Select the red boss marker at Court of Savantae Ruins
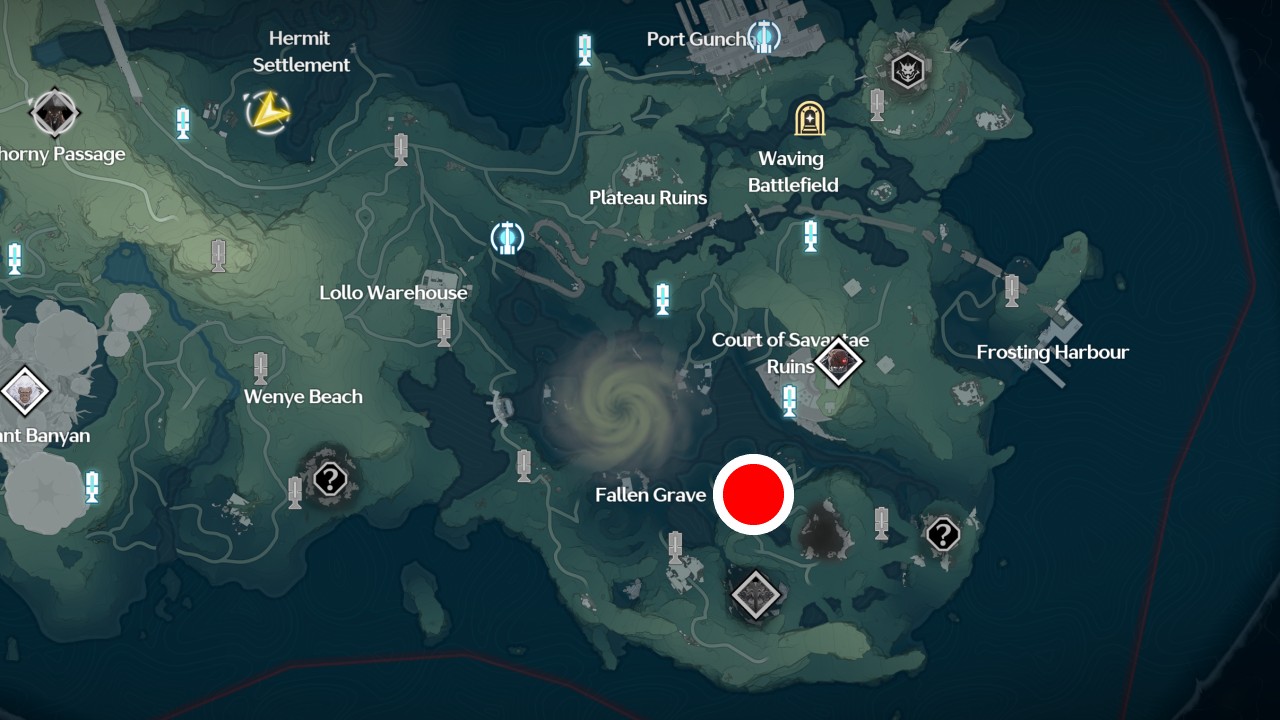1280x720 pixels. pos(840,362)
